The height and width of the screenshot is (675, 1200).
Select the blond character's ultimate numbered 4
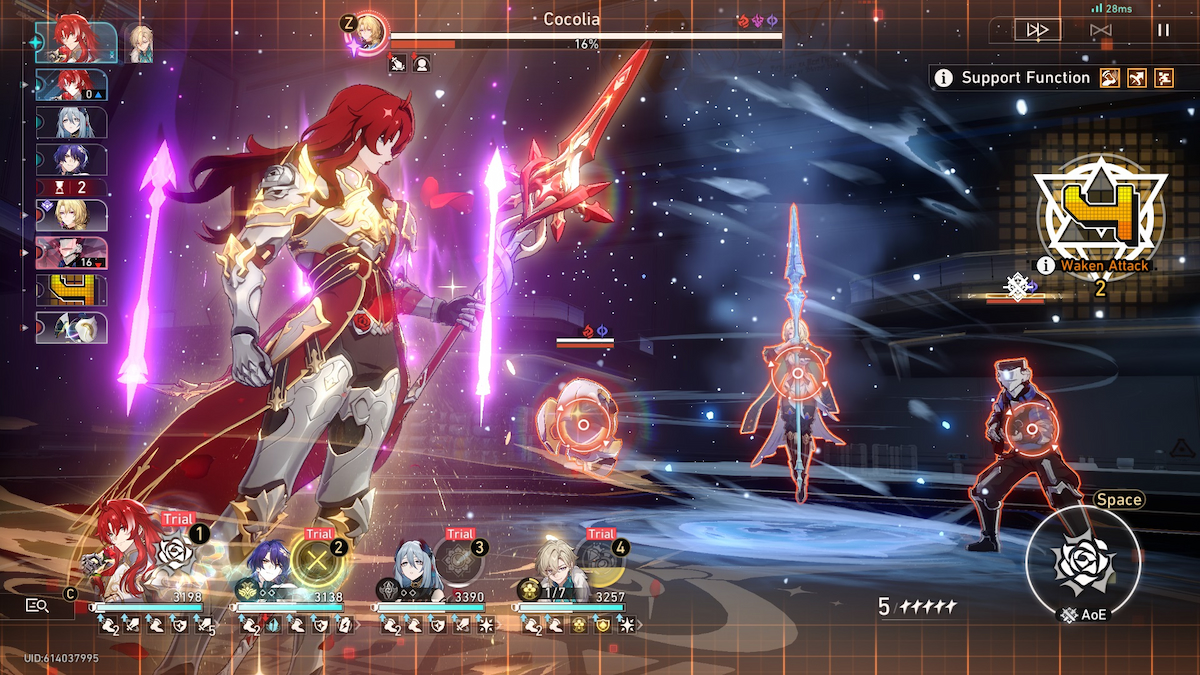(599, 562)
